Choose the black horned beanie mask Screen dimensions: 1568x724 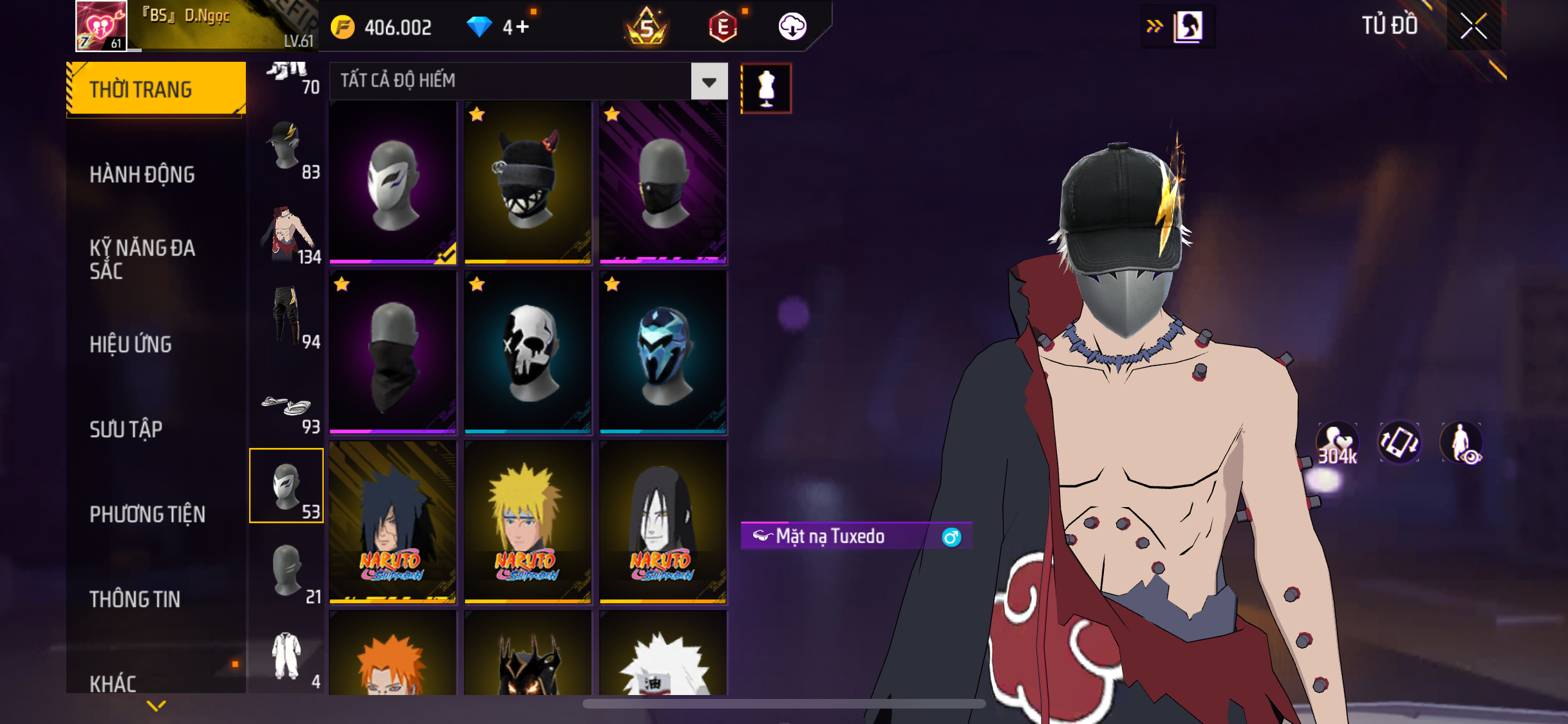[x=528, y=183]
